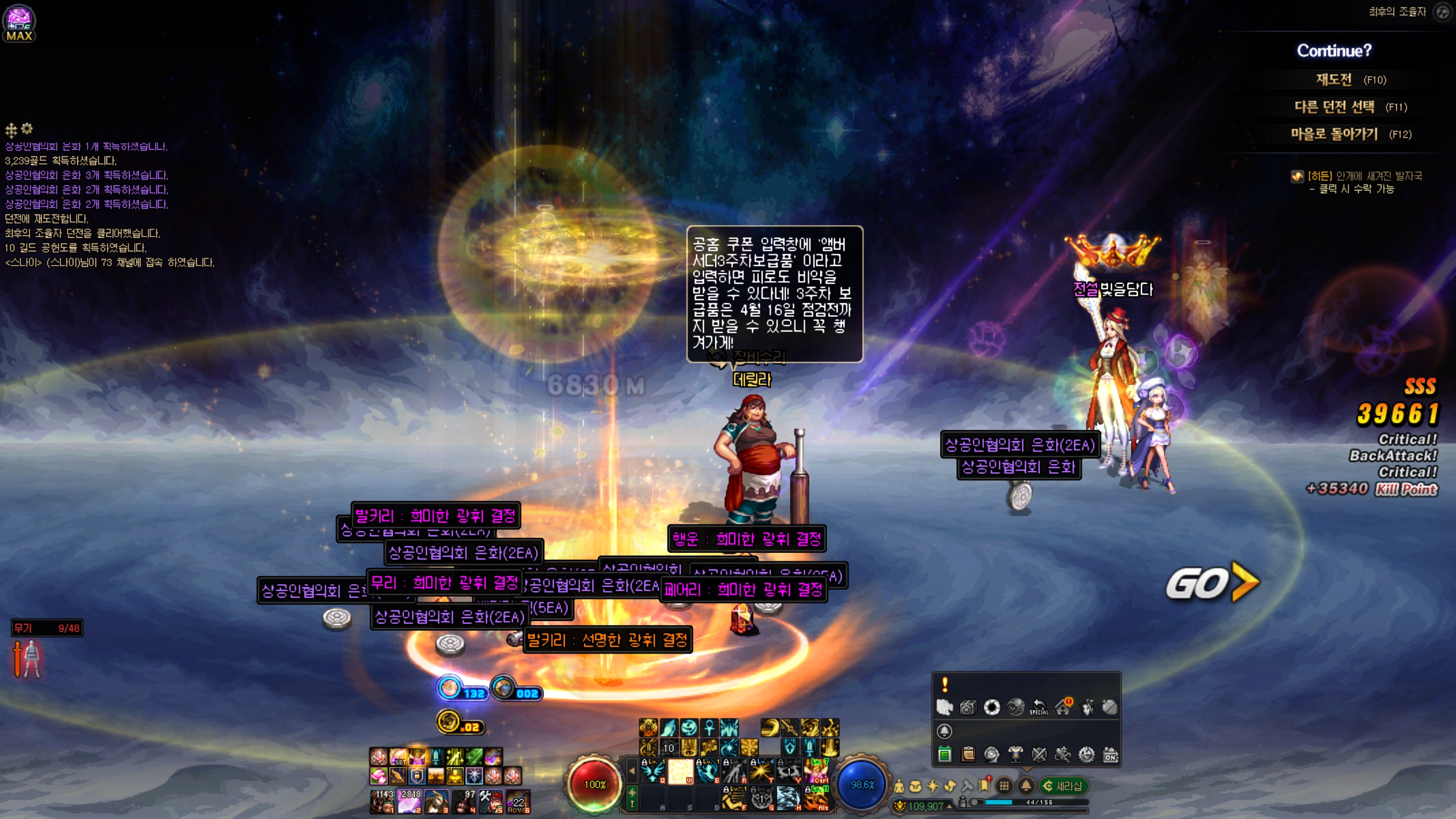This screenshot has width=1456, height=819.
Task: Open the green calendar event icon
Action: click(945, 755)
